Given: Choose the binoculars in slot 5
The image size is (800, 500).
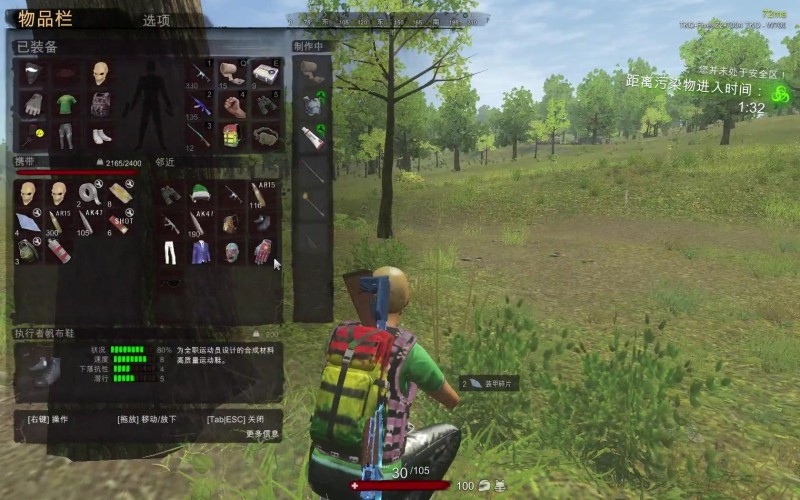Looking at the screenshot, I should point(265,105).
